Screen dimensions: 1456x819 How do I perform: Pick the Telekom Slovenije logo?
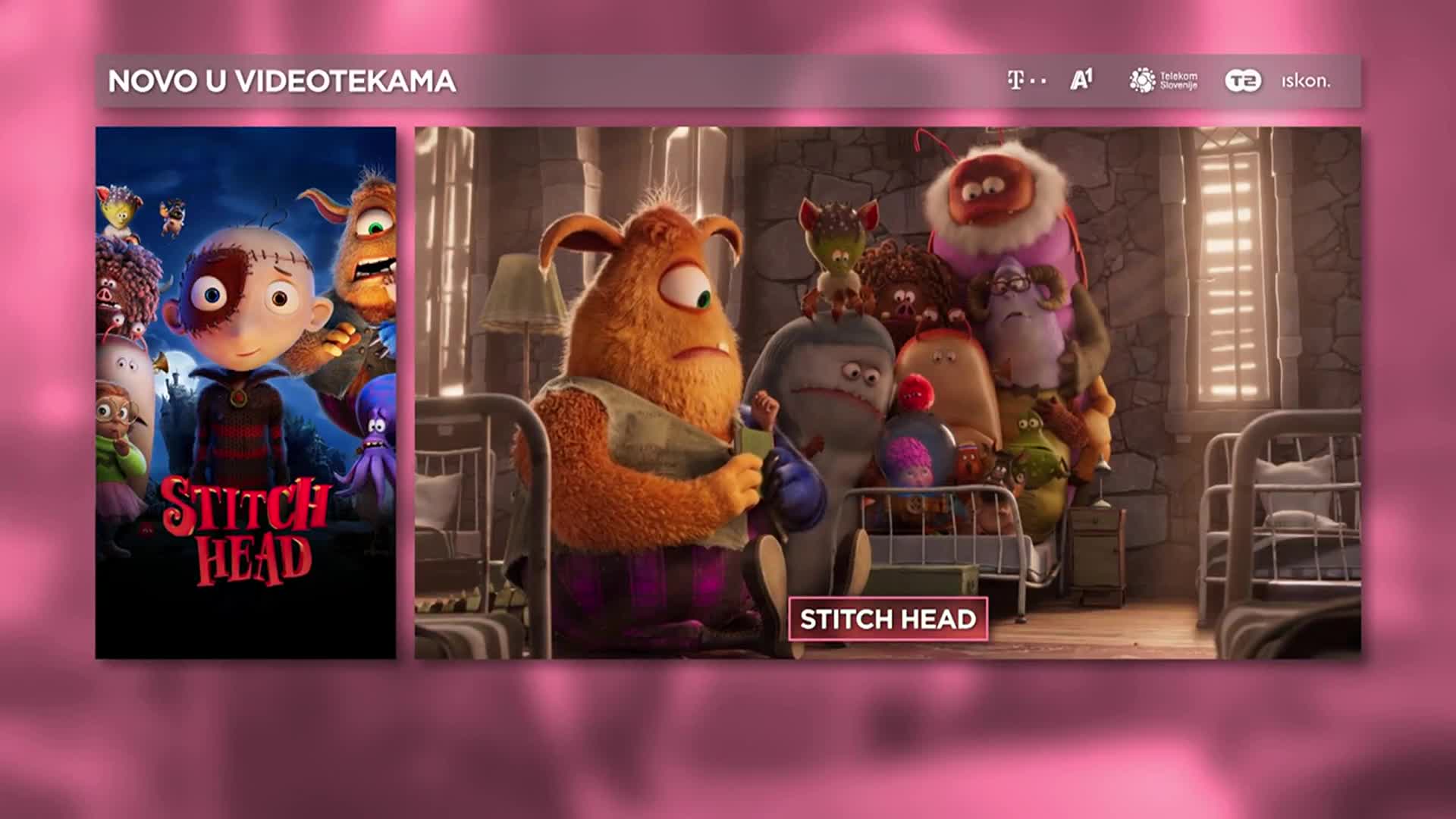coord(1163,80)
